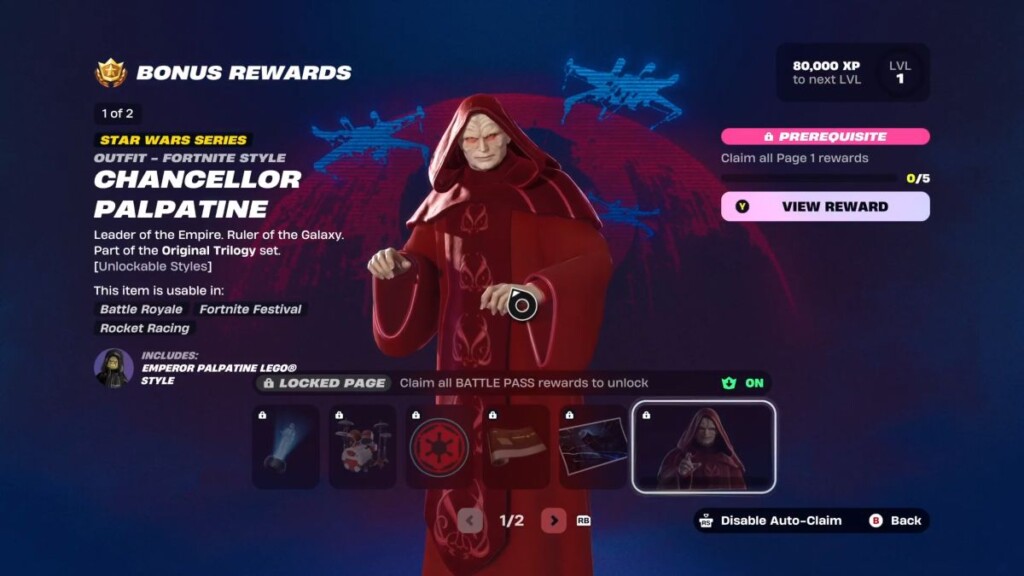Go Back from Bonus Rewards
Image resolution: width=1024 pixels, height=576 pixels.
pyautogui.click(x=895, y=520)
